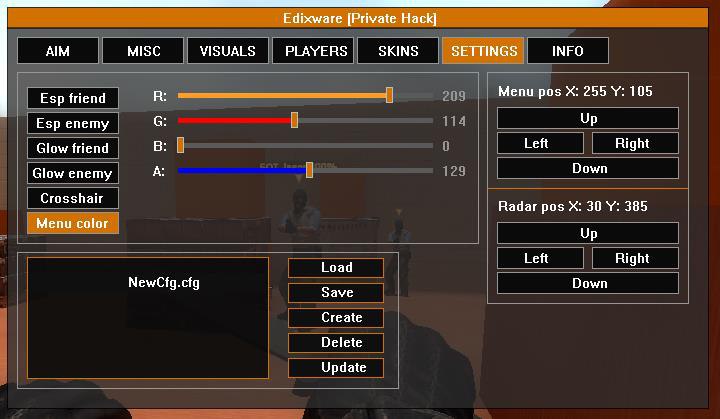Image resolution: width=720 pixels, height=419 pixels.
Task: Select the Esp enemy color option
Action: tap(73, 123)
